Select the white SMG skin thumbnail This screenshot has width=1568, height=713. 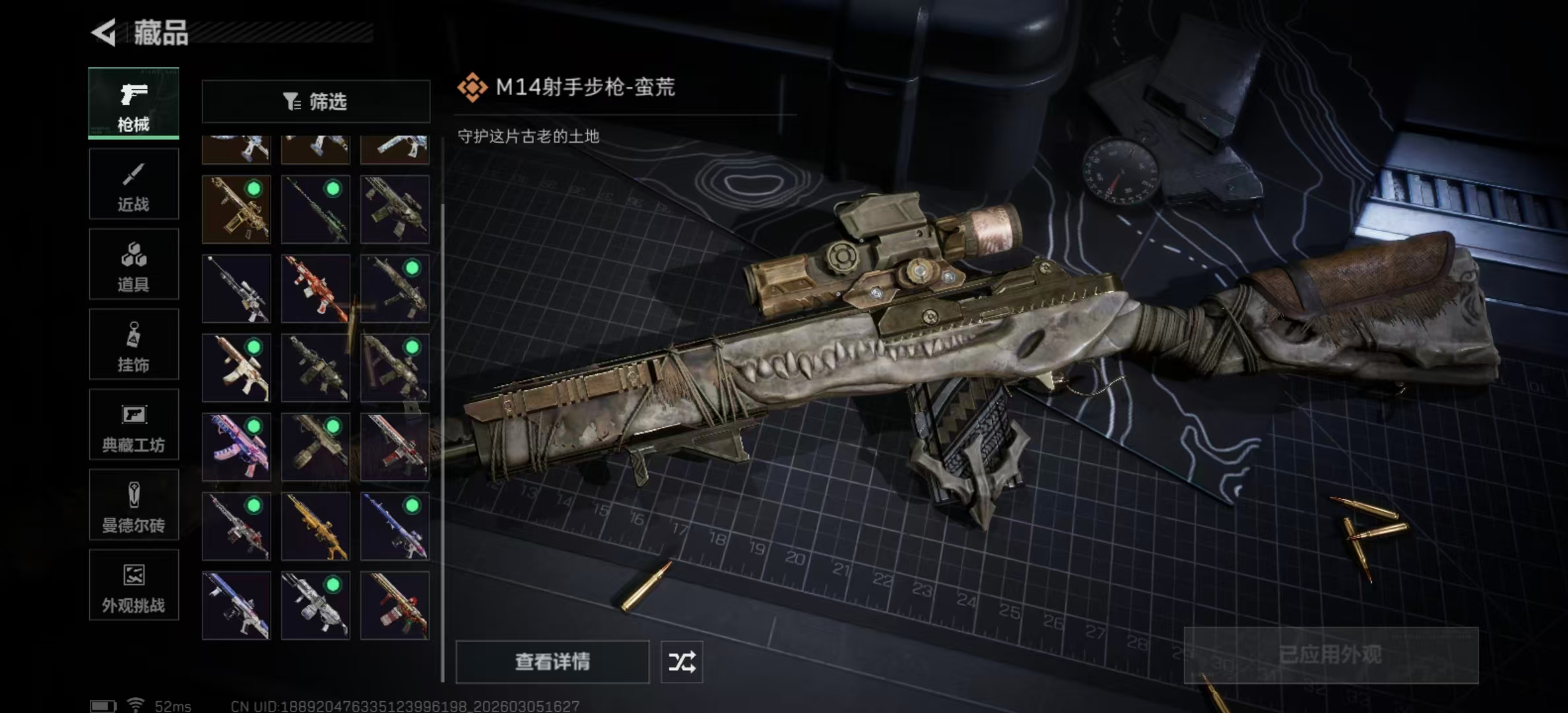point(315,604)
